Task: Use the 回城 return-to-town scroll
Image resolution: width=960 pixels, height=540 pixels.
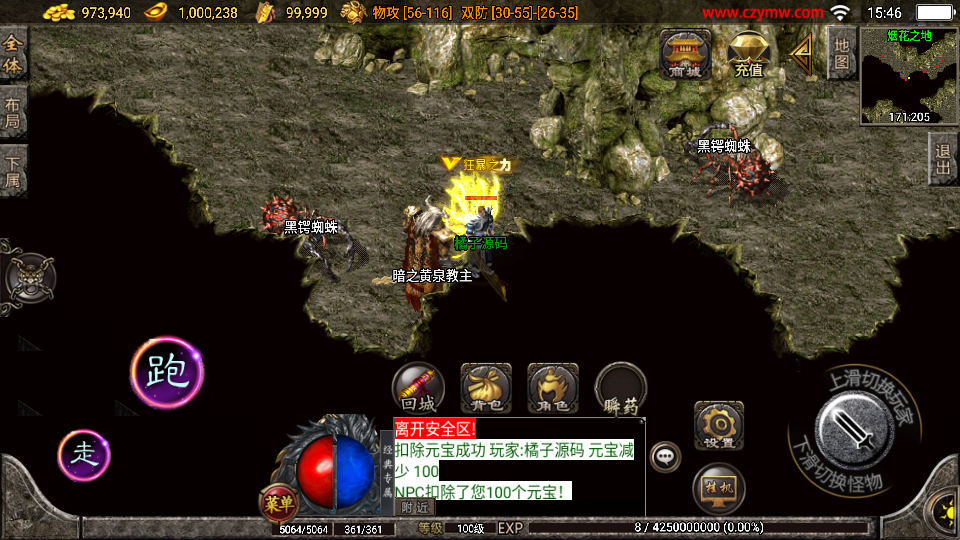Action: (417, 389)
